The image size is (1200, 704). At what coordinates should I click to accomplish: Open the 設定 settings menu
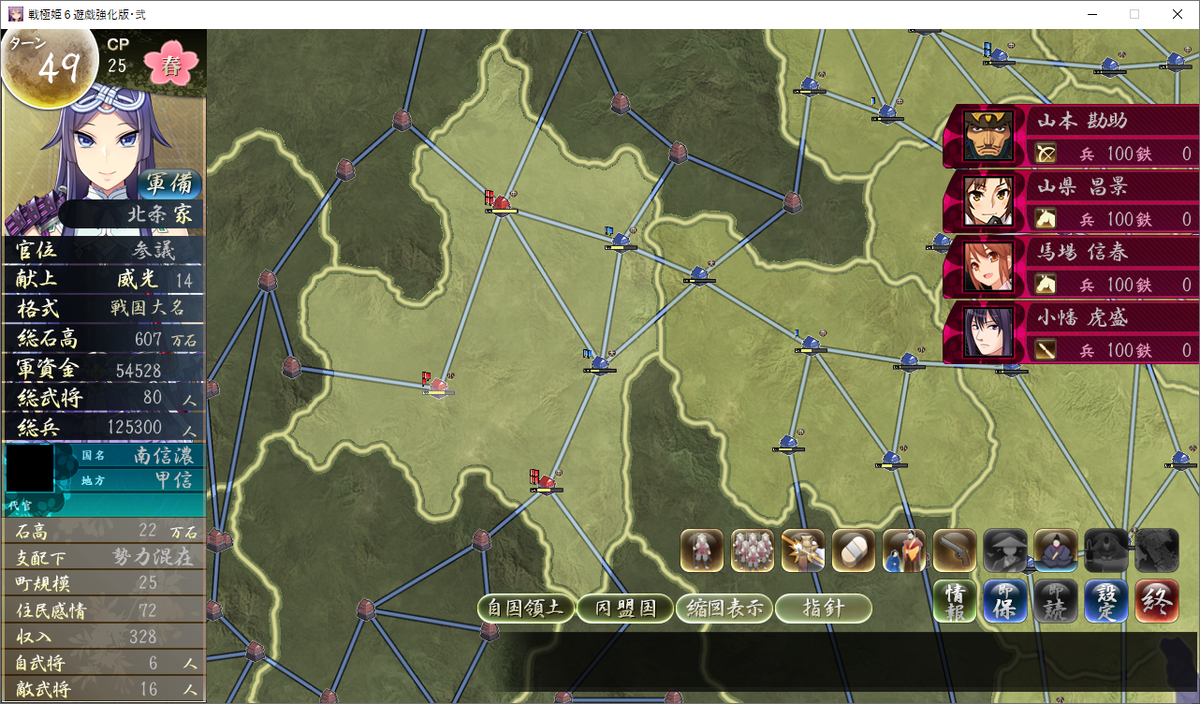[x=1106, y=601]
